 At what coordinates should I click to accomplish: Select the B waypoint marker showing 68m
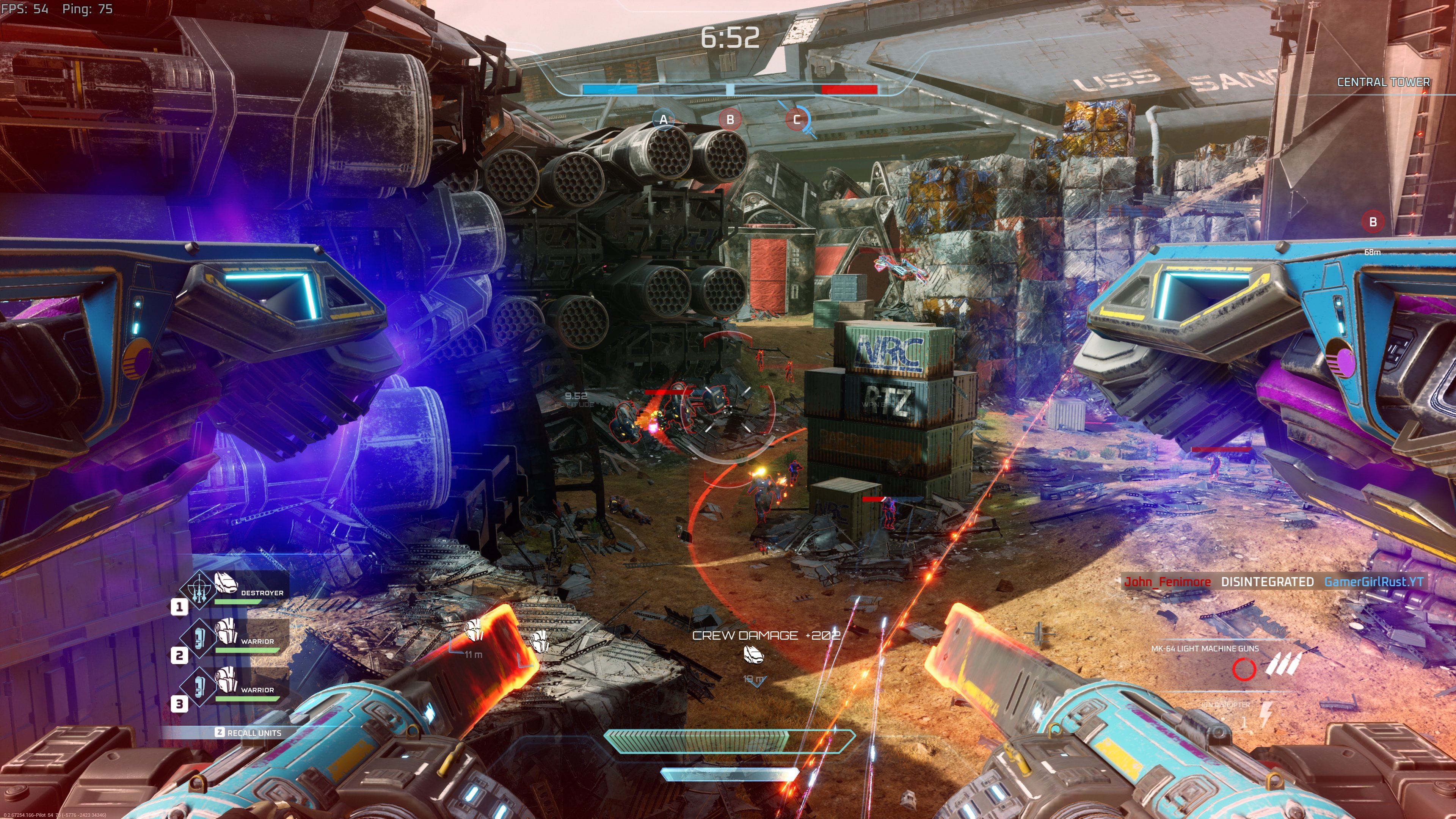point(1372,221)
